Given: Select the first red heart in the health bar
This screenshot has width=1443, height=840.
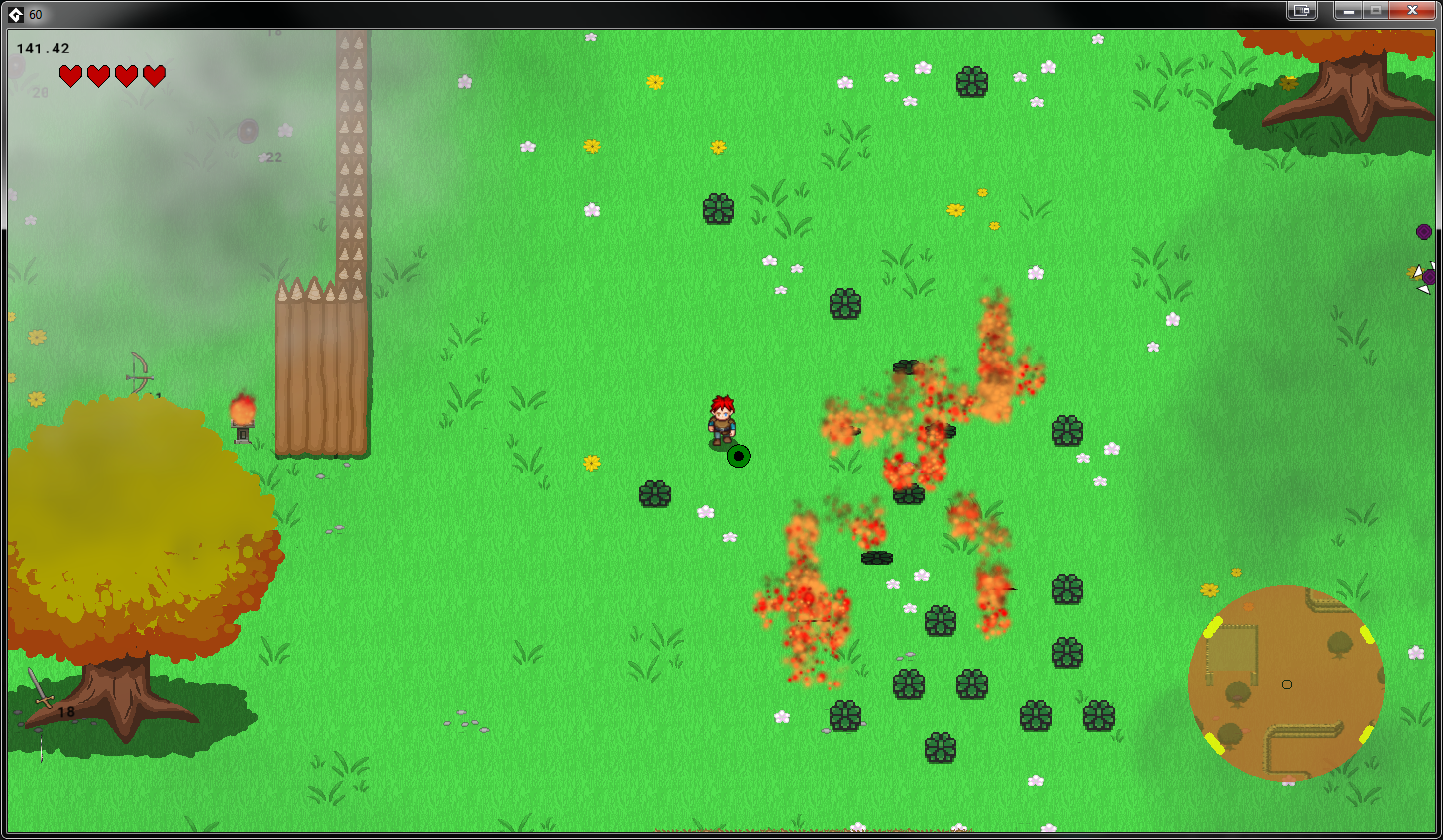Looking at the screenshot, I should pos(69,73).
